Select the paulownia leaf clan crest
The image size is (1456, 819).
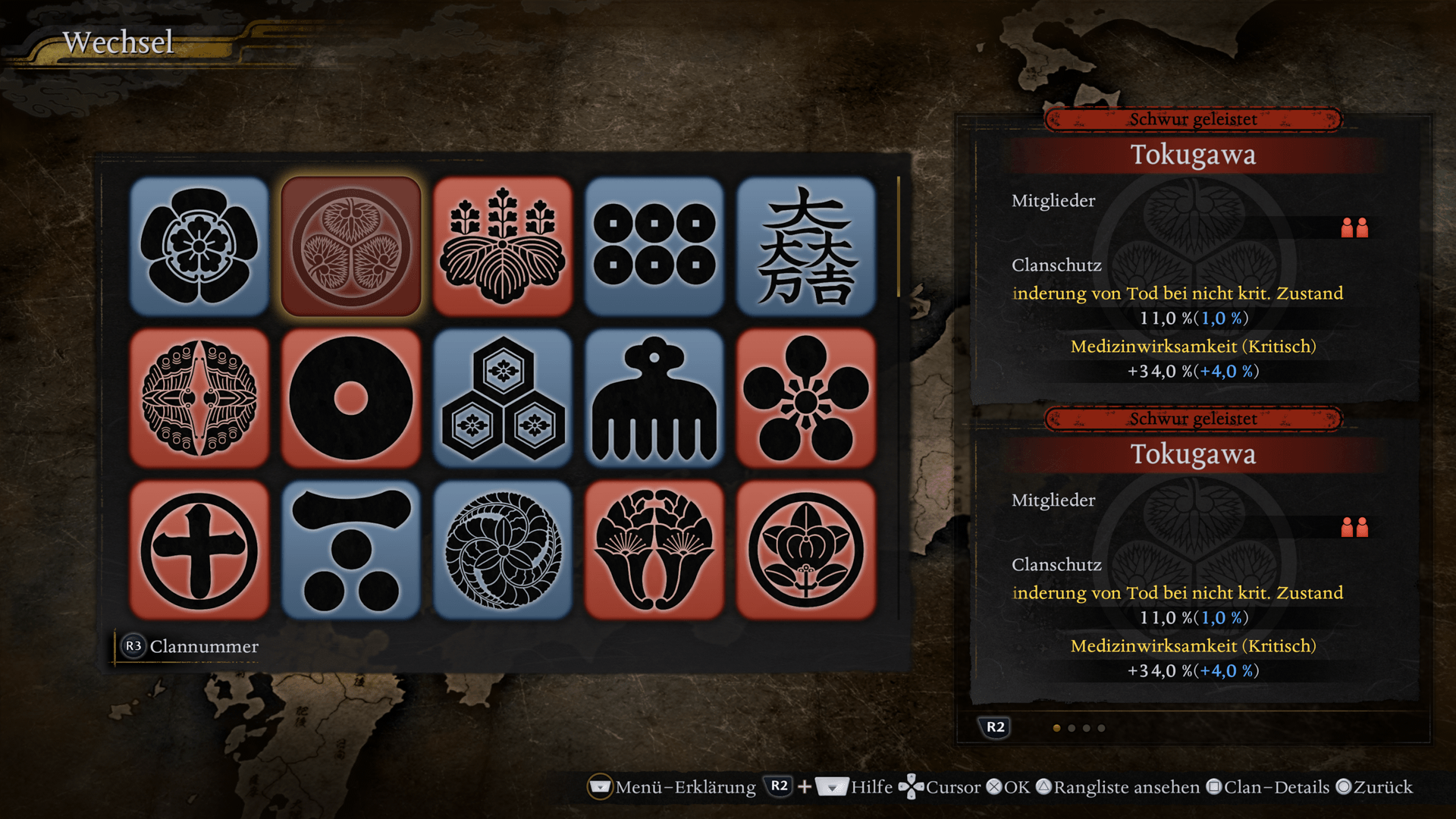[503, 246]
